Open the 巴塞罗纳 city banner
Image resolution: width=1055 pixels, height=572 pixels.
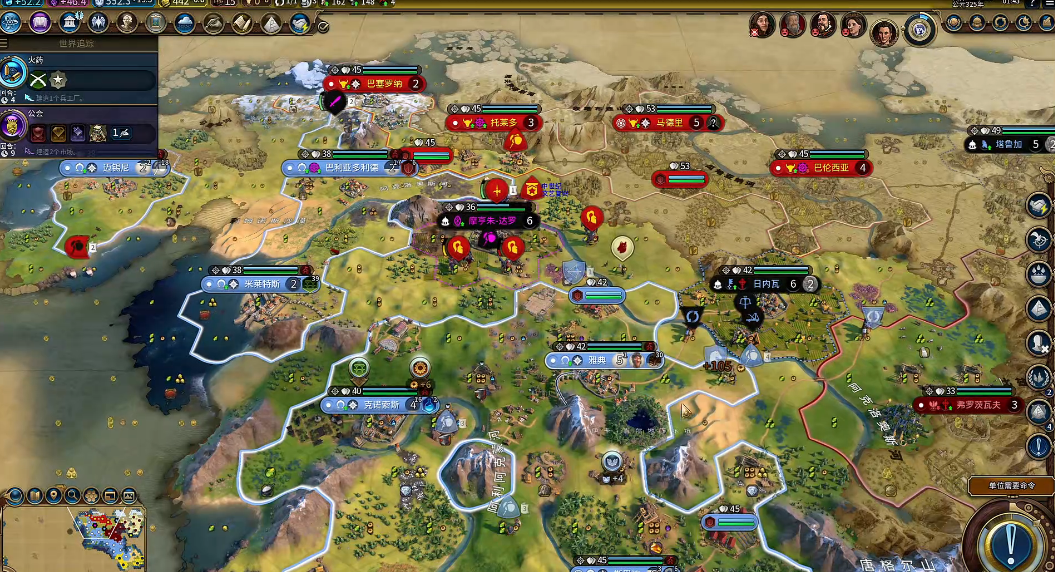coord(375,84)
